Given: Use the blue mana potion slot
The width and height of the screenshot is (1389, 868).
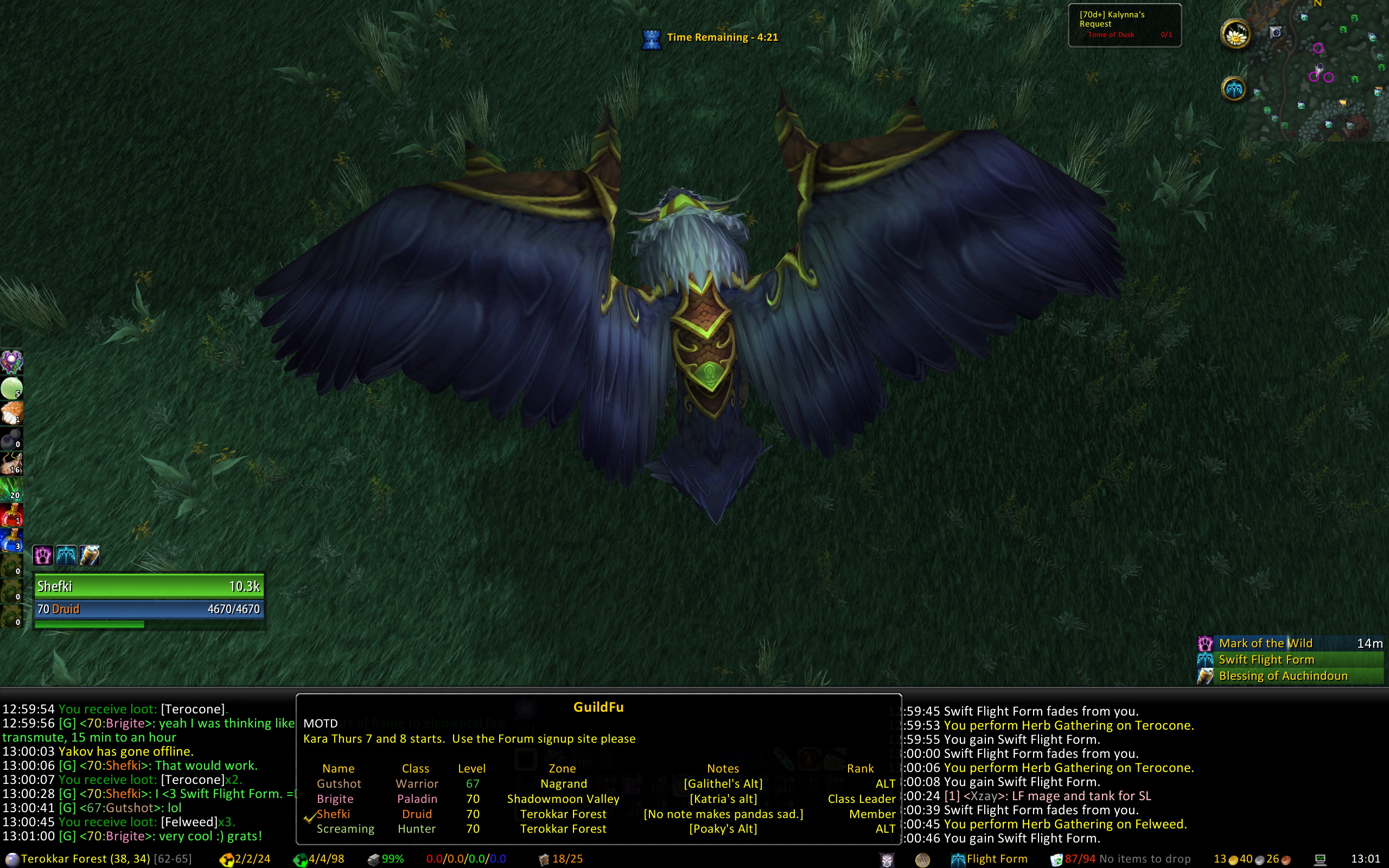Looking at the screenshot, I should pos(11,540).
